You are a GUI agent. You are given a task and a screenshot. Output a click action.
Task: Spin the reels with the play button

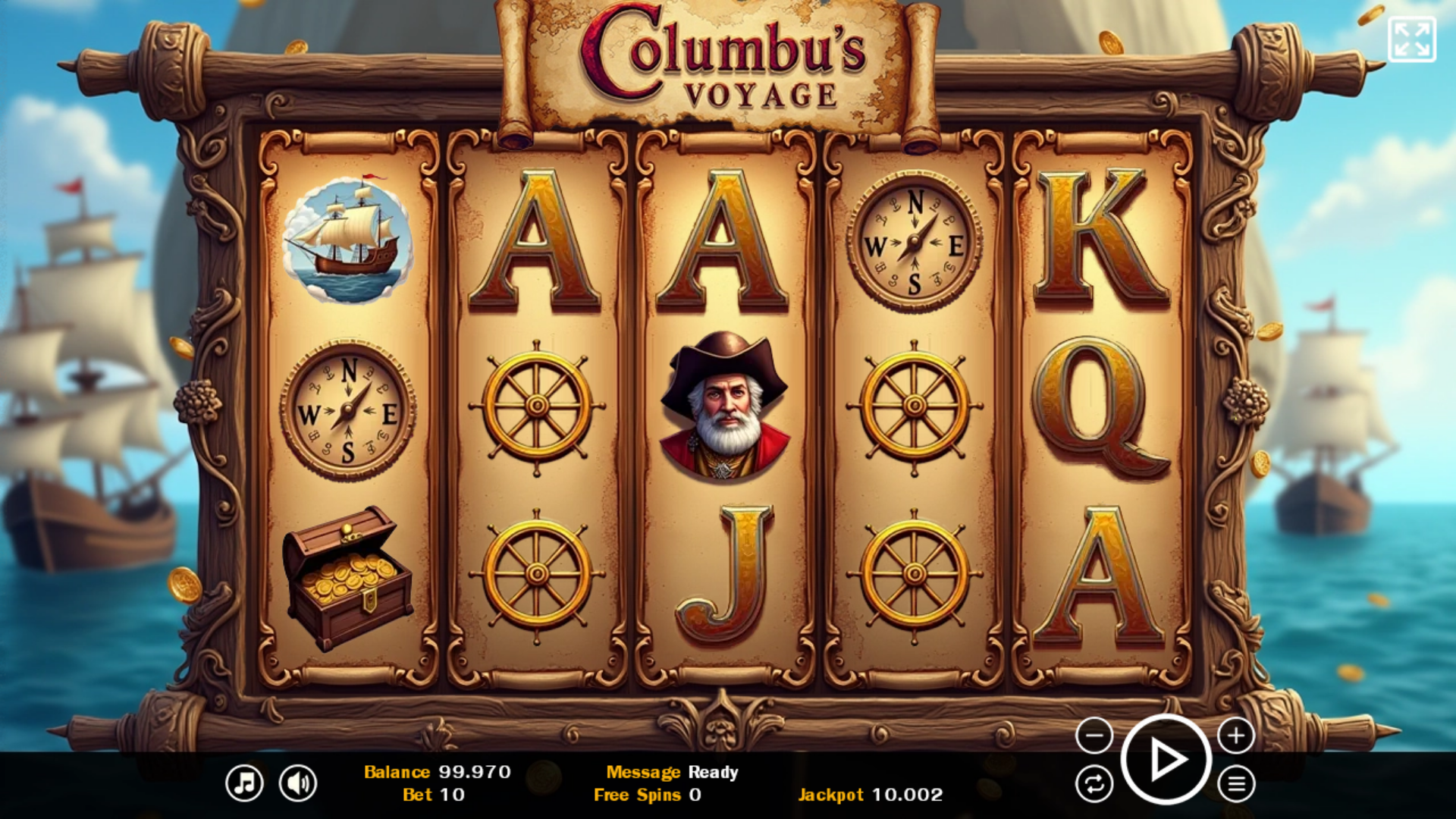pos(1166,759)
